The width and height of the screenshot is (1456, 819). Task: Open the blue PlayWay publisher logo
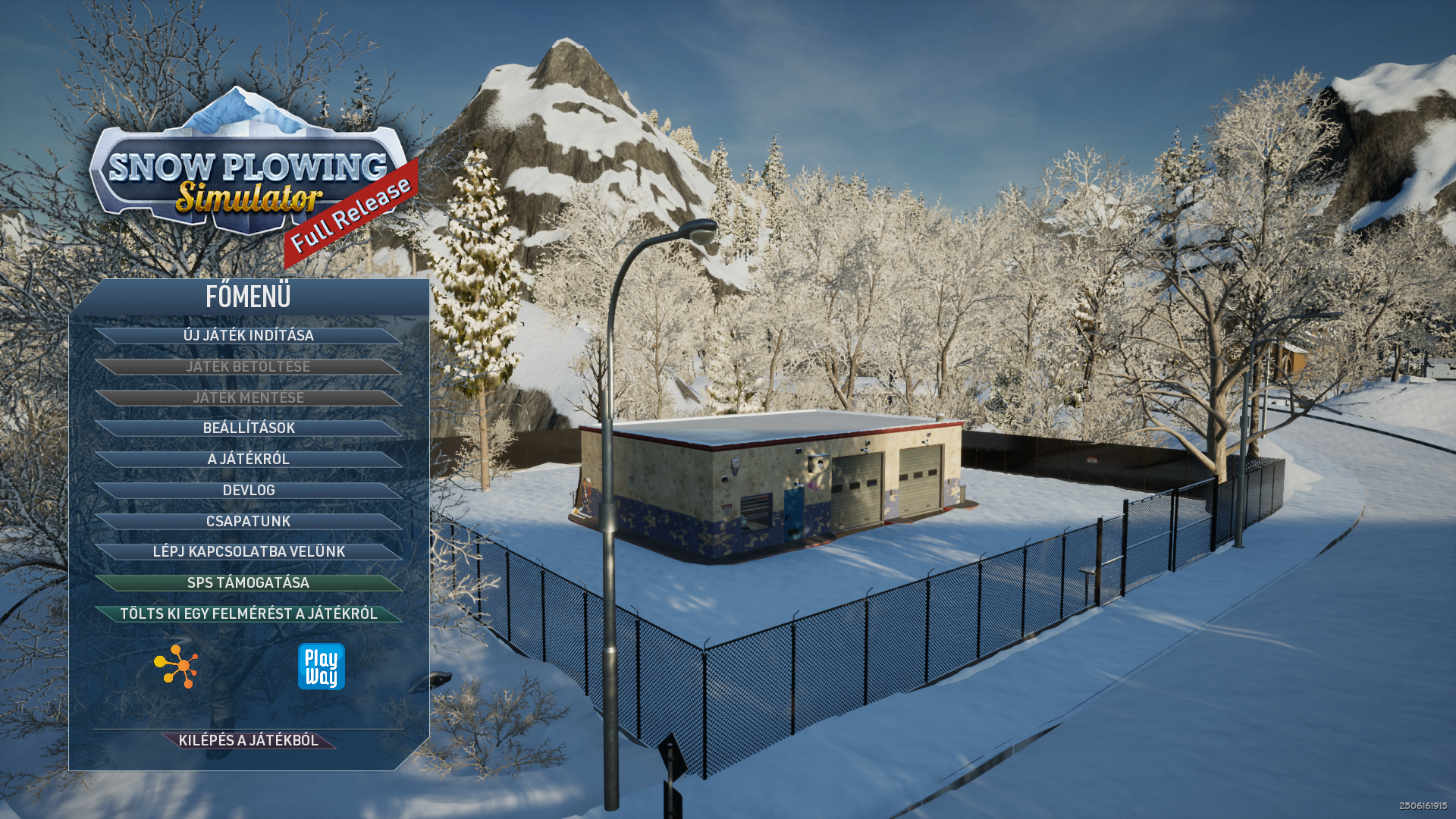pos(321,667)
